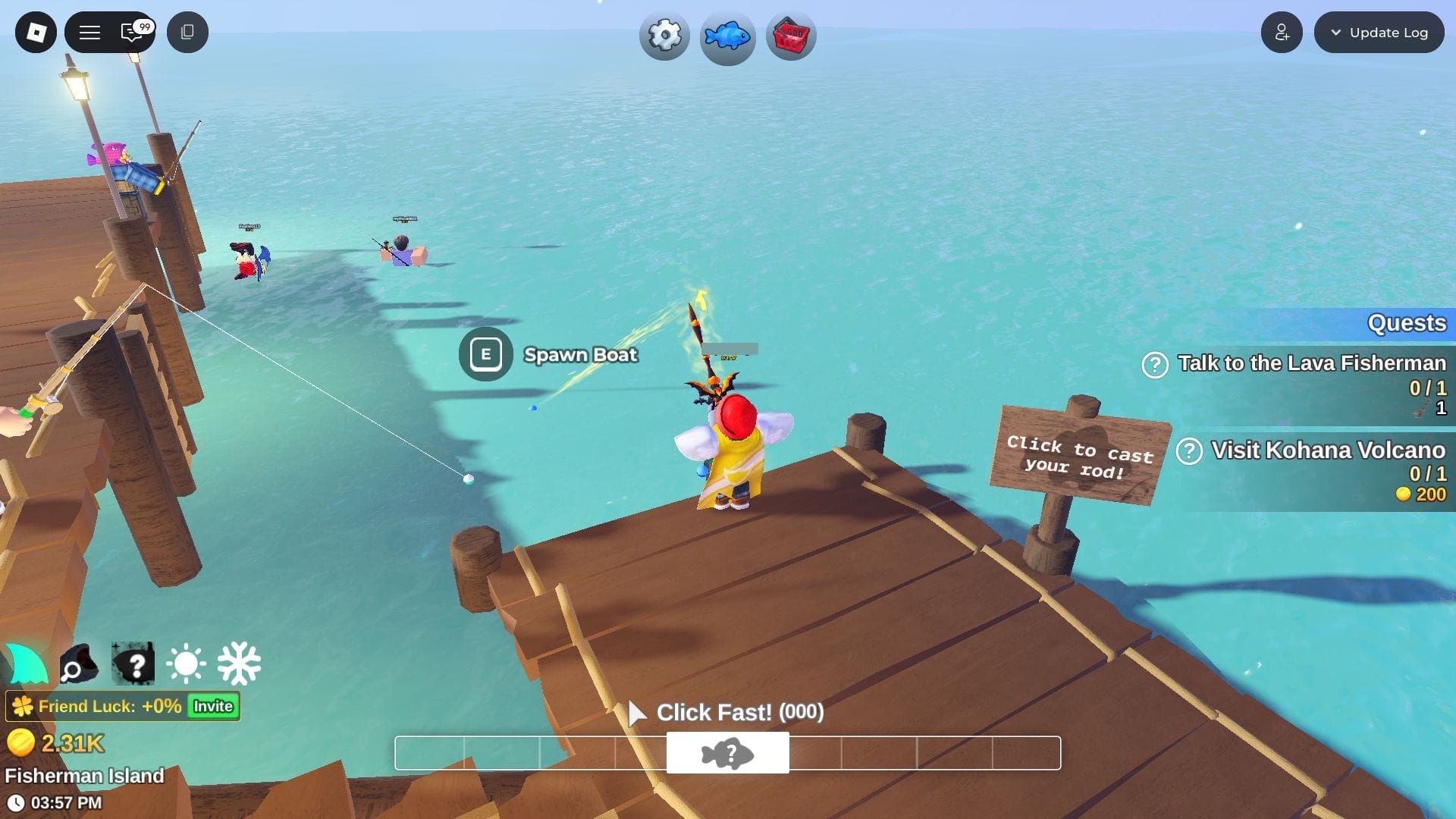This screenshot has height=819, width=1456.
Task: Open the Roblox hamburger menu
Action: 89,32
